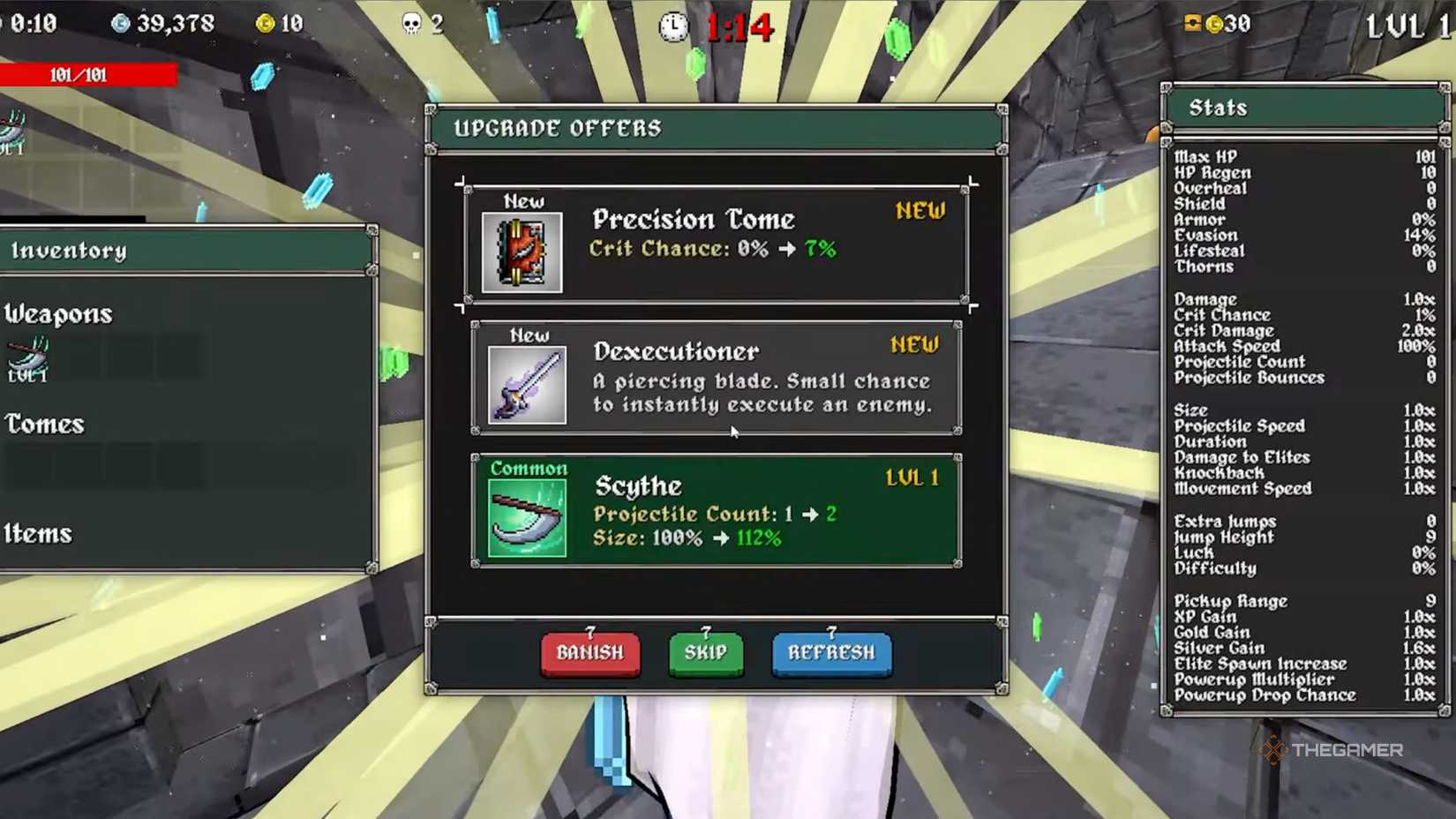
Task: Click the Banish button
Action: [589, 655]
